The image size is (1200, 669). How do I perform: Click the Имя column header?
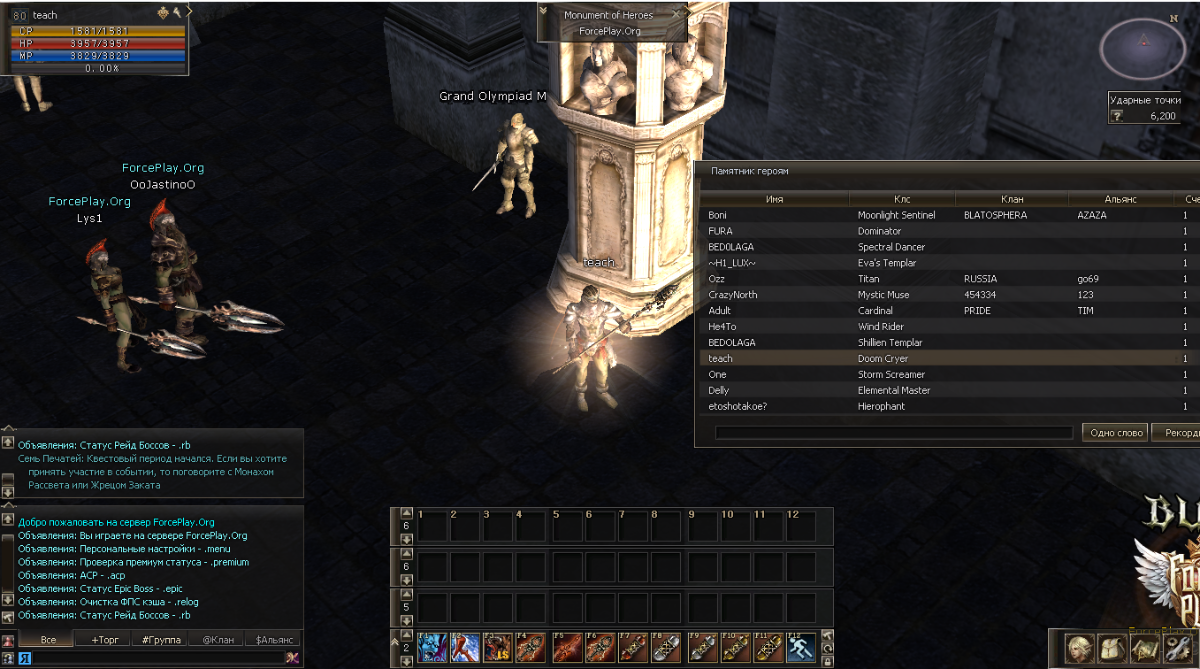774,199
